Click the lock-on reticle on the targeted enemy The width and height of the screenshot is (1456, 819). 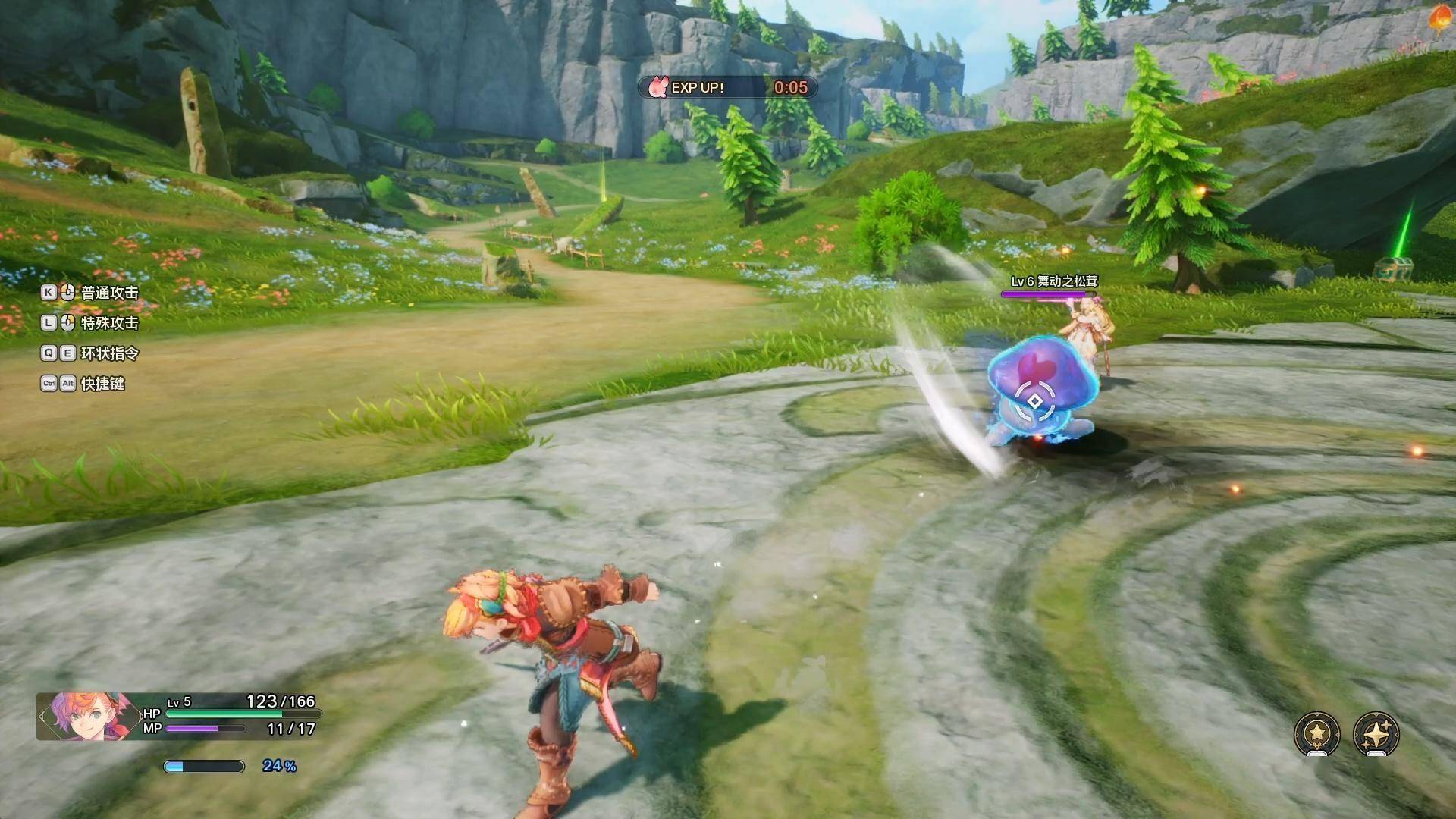point(1035,401)
